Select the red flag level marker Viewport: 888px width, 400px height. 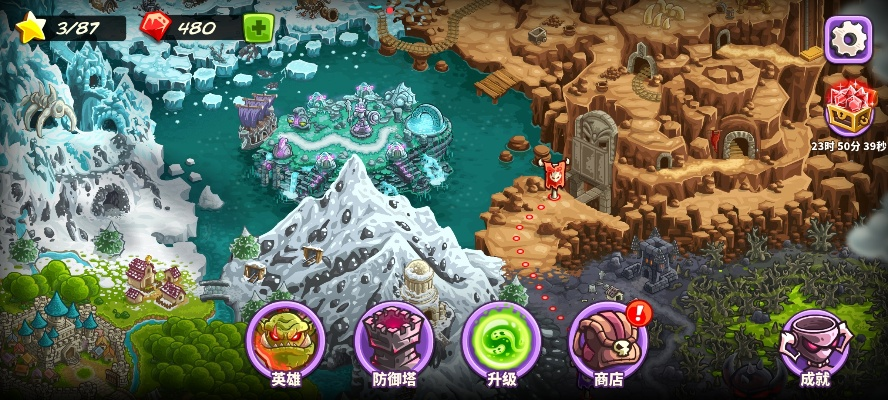553,175
